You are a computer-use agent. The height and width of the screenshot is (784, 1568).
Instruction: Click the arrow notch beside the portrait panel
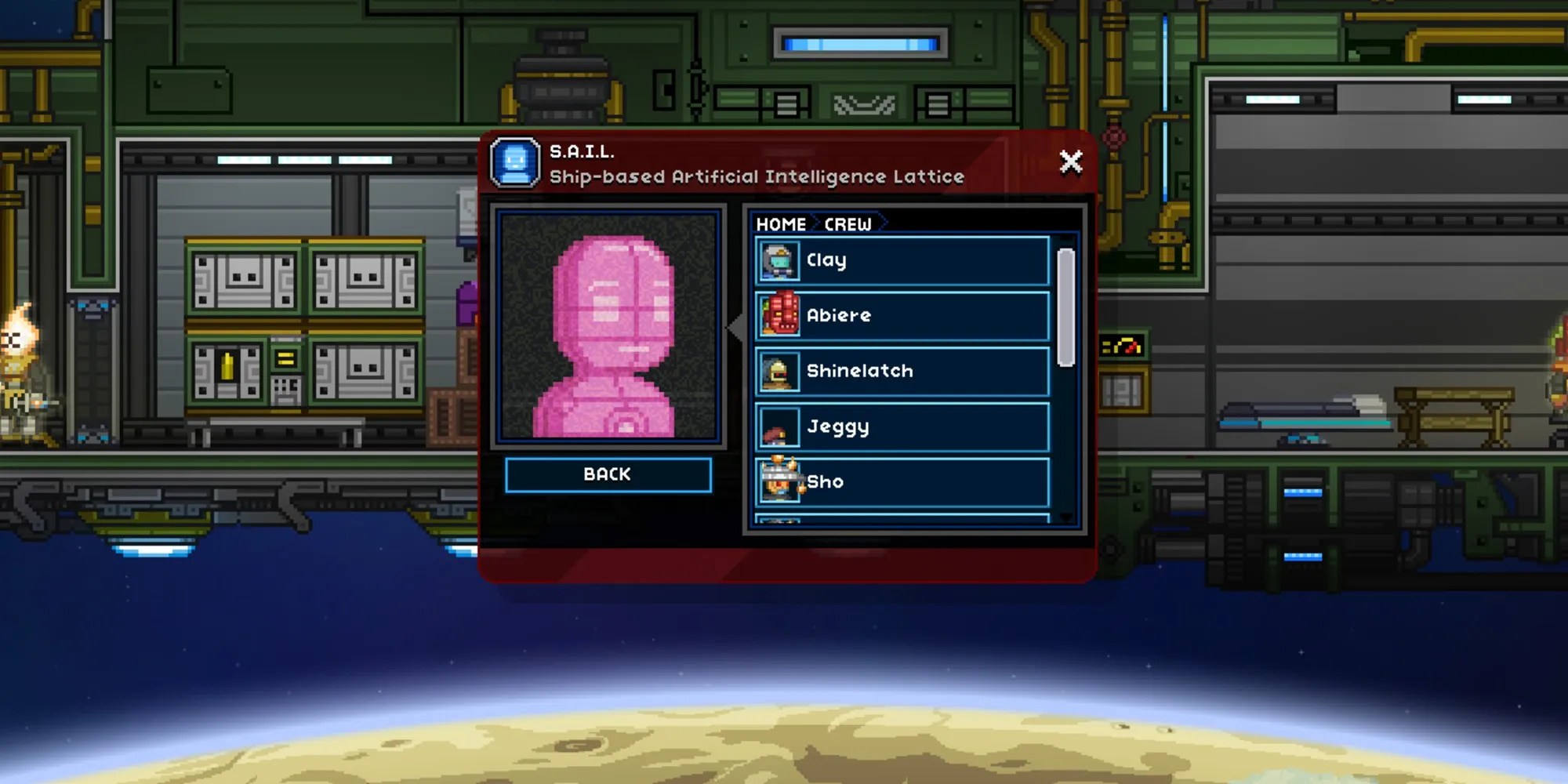[x=735, y=329]
